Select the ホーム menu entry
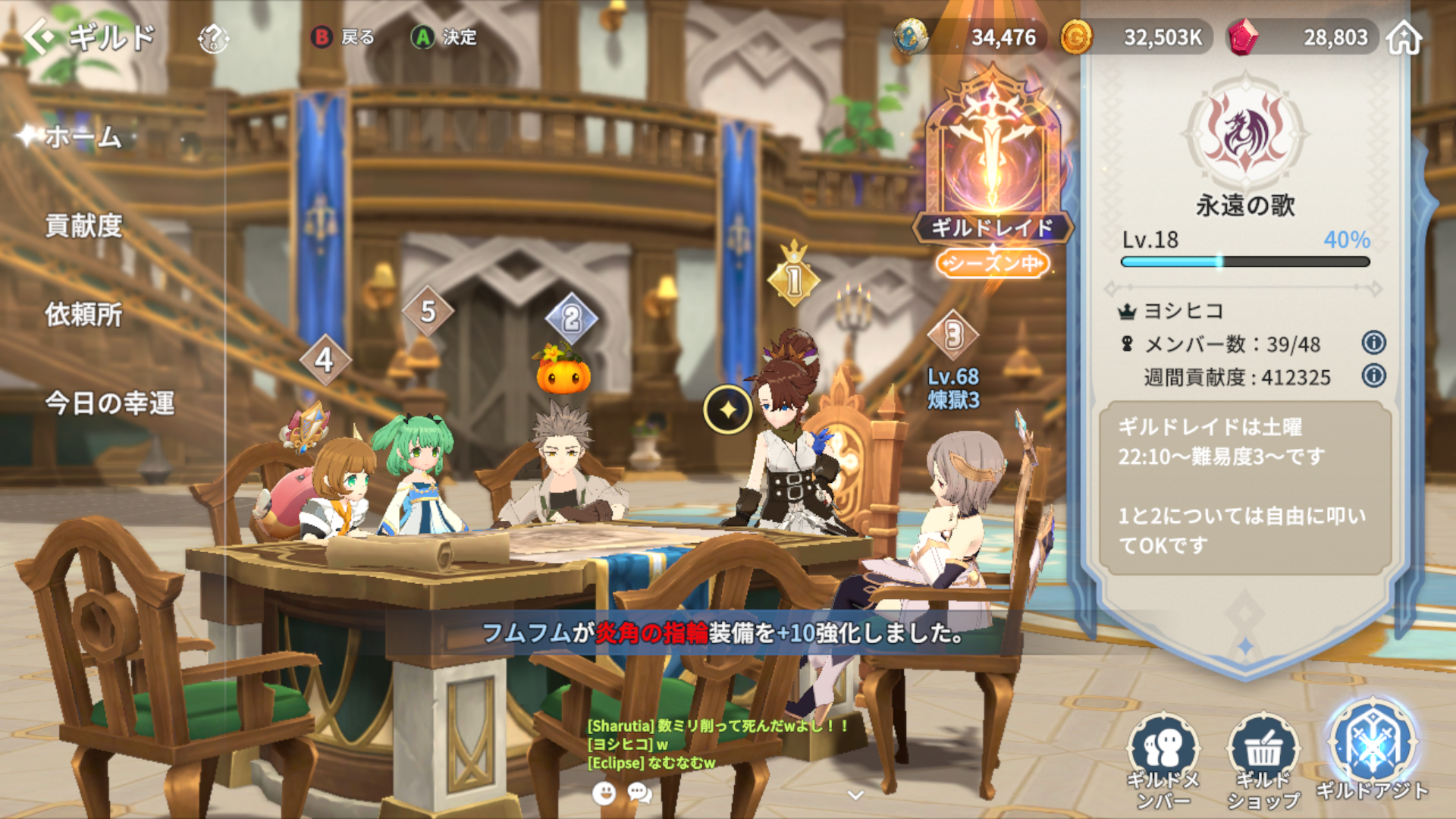 (x=83, y=137)
